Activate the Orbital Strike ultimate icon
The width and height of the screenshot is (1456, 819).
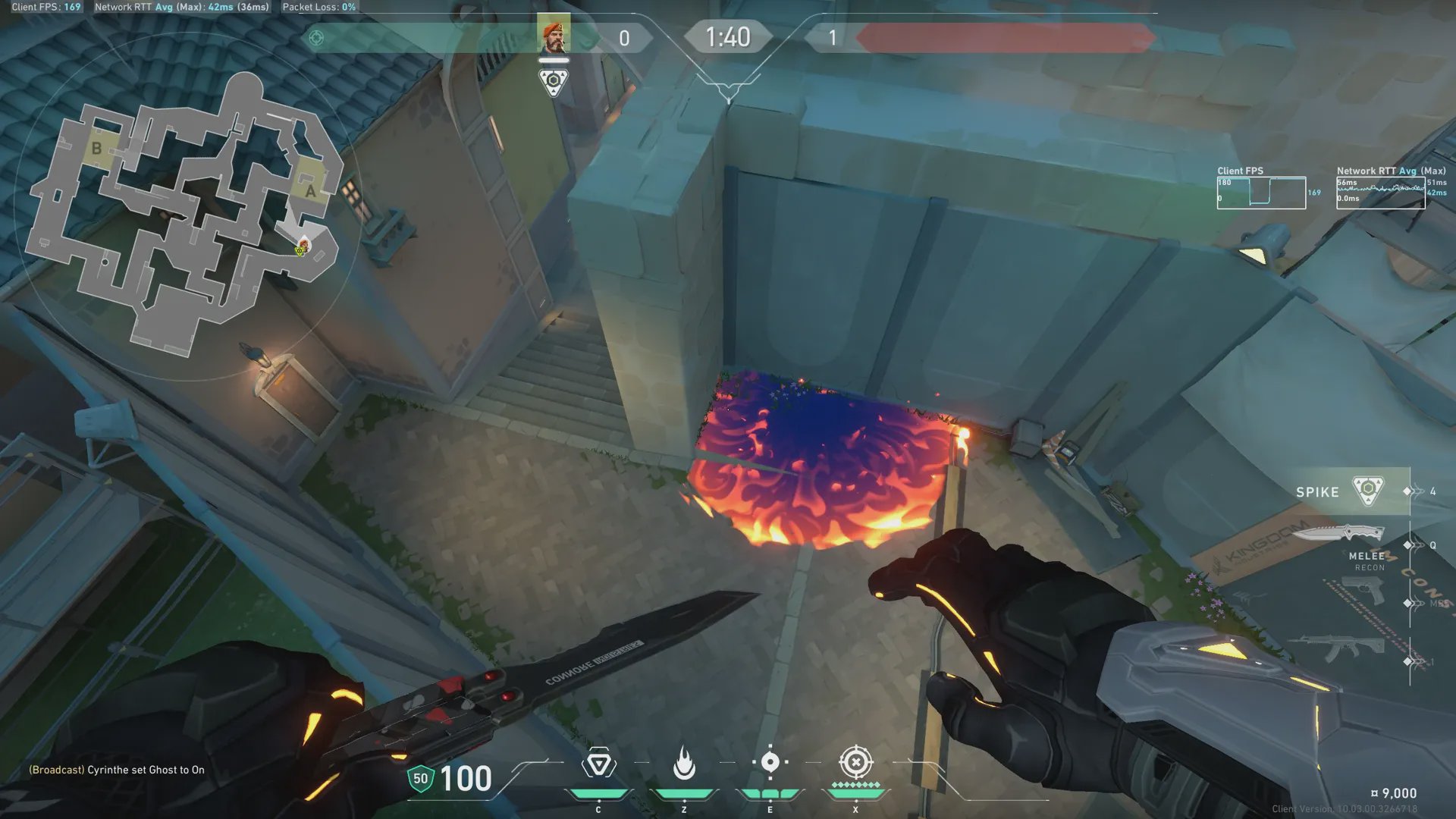click(x=855, y=762)
